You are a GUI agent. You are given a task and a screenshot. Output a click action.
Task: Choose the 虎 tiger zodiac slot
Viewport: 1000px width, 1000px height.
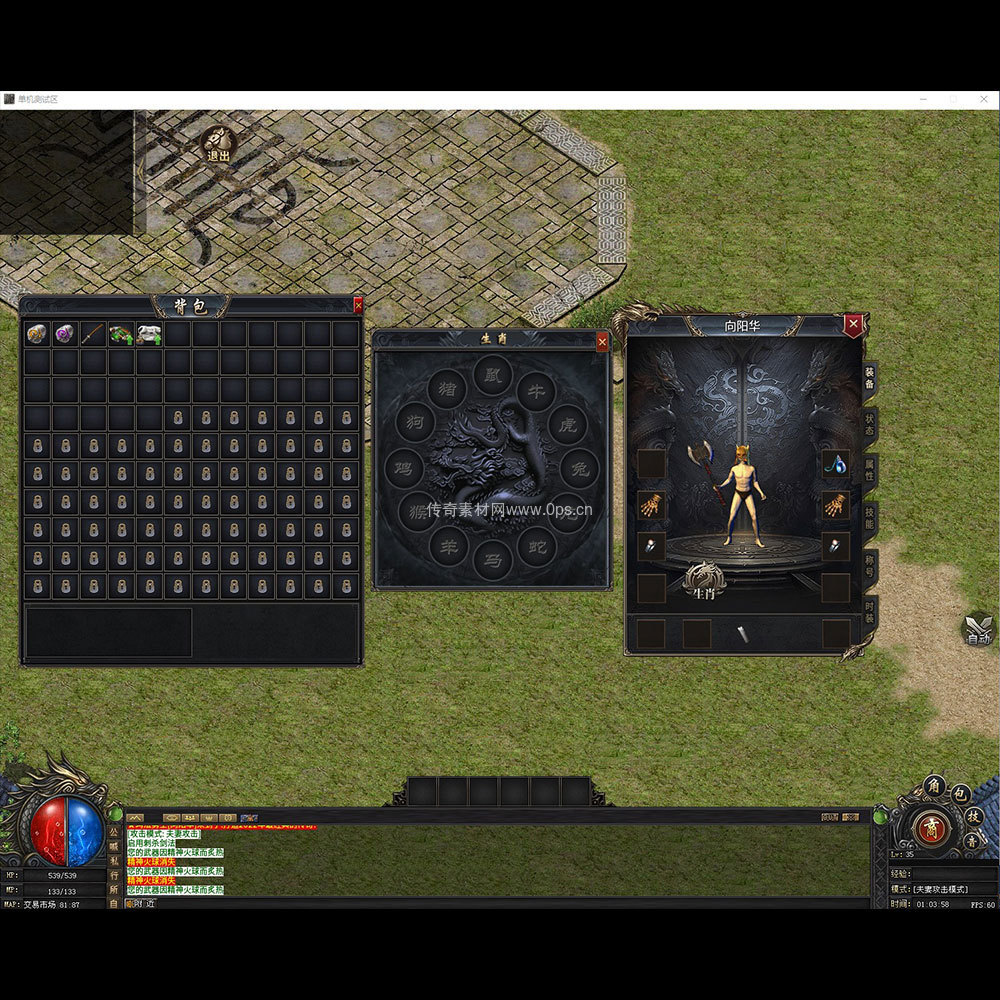point(568,425)
